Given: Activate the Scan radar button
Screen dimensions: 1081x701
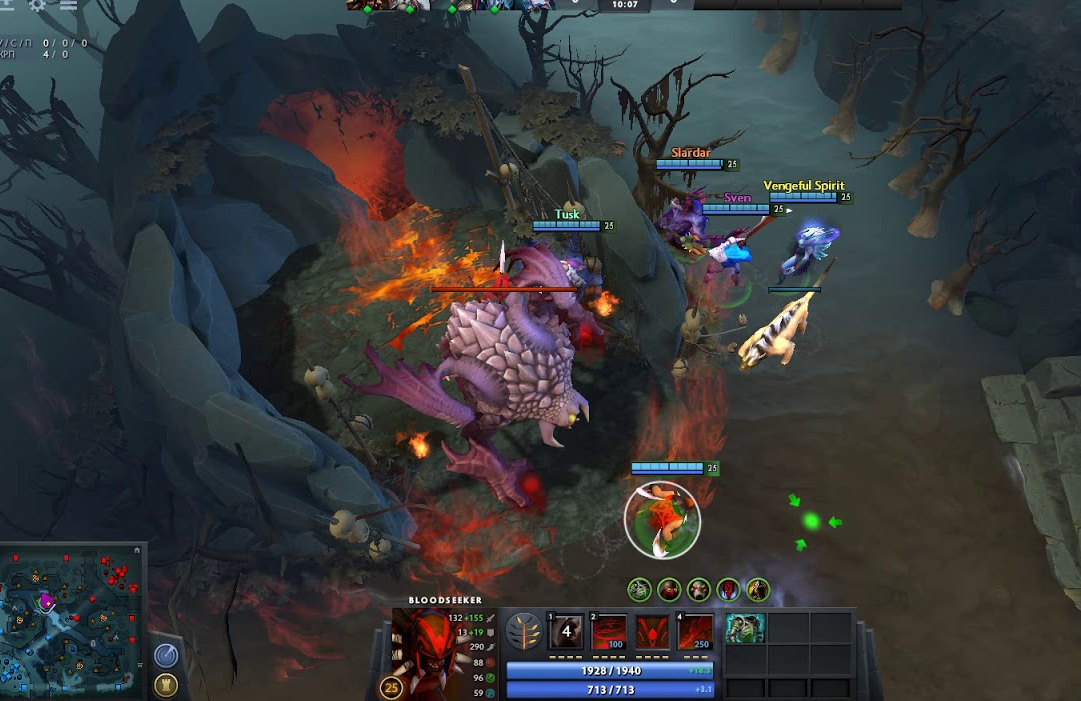Looking at the screenshot, I should pos(166,655).
